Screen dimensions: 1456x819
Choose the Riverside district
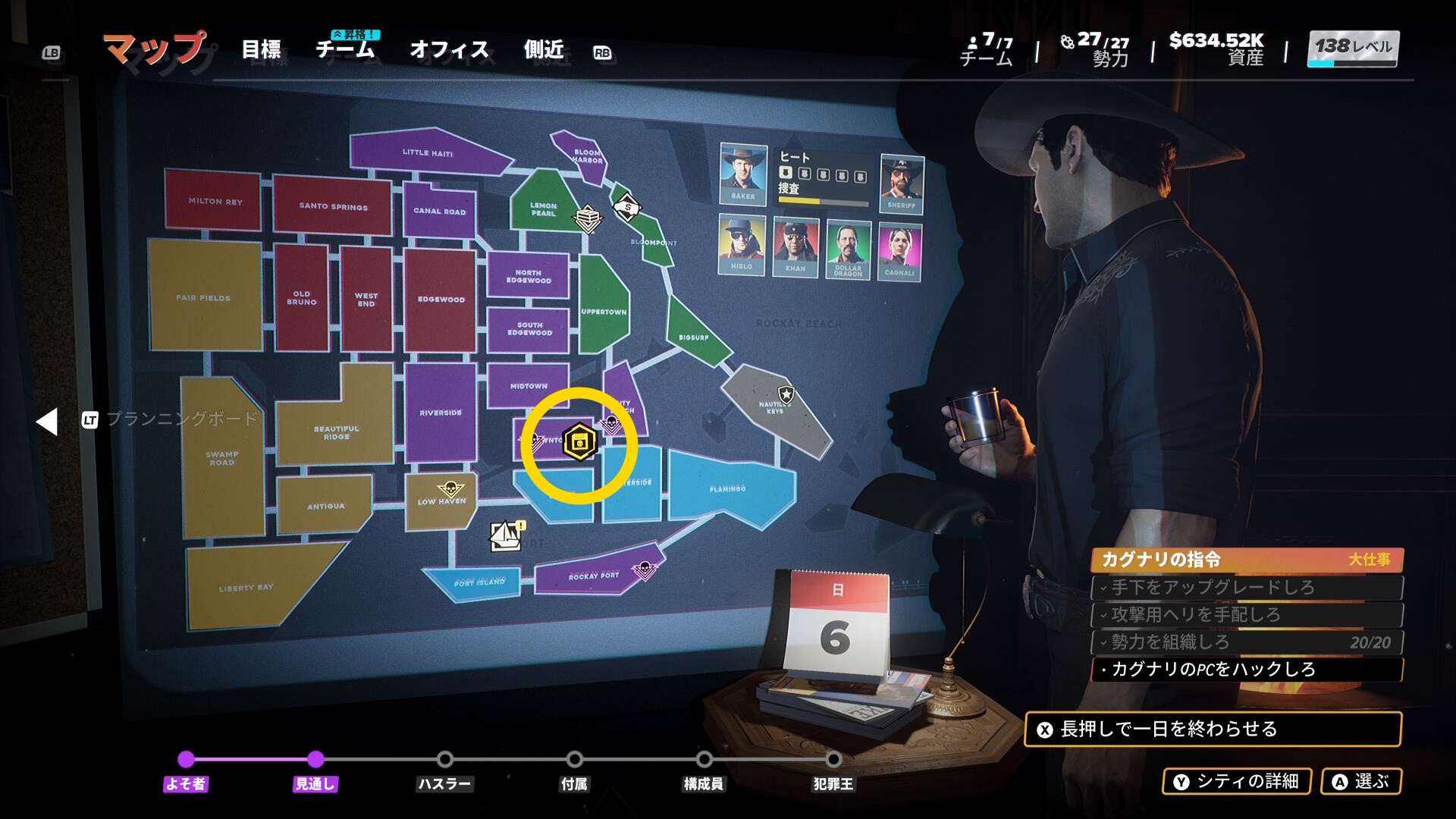[441, 413]
